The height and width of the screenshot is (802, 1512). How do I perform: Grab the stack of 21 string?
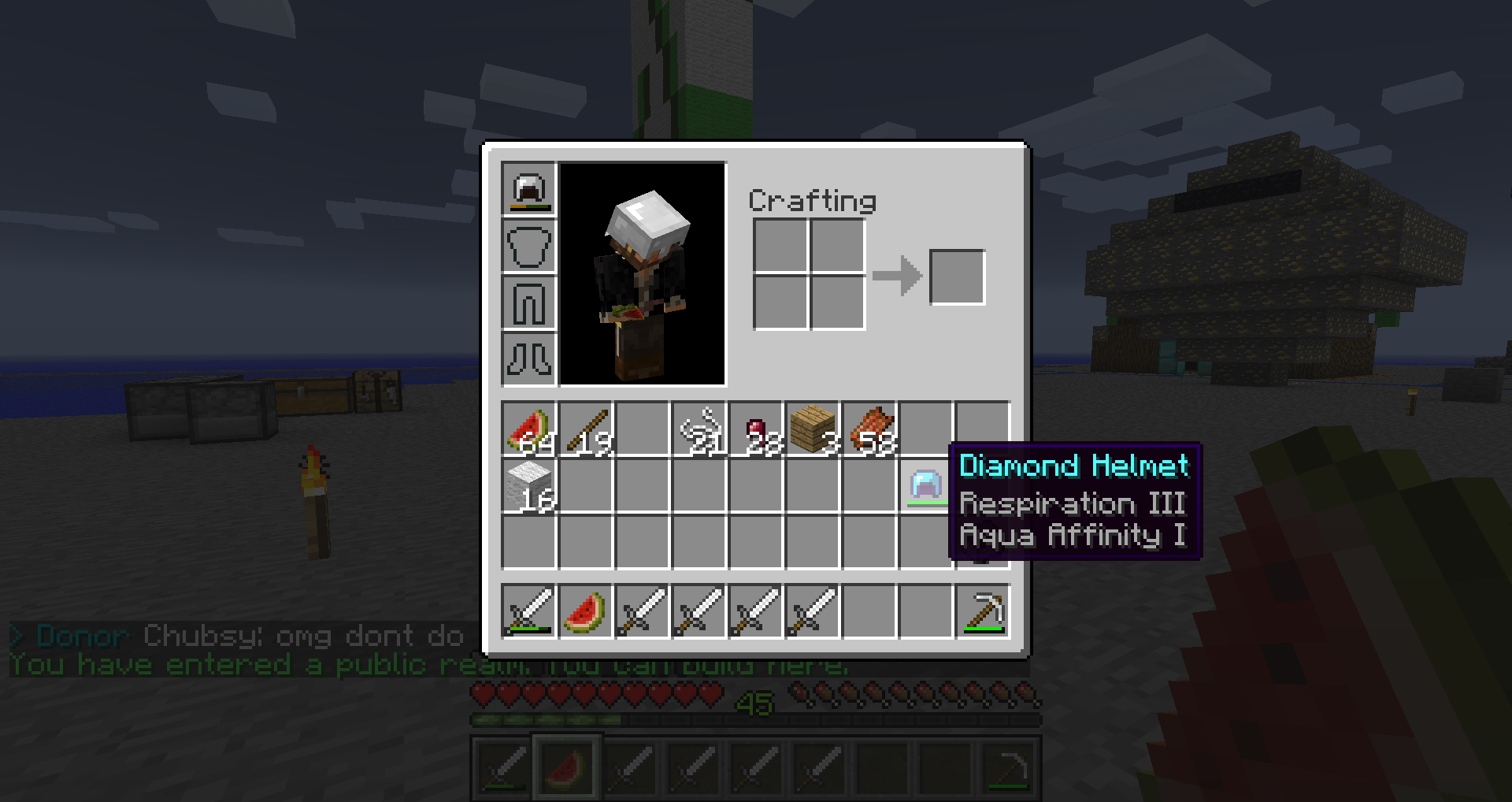coord(699,430)
